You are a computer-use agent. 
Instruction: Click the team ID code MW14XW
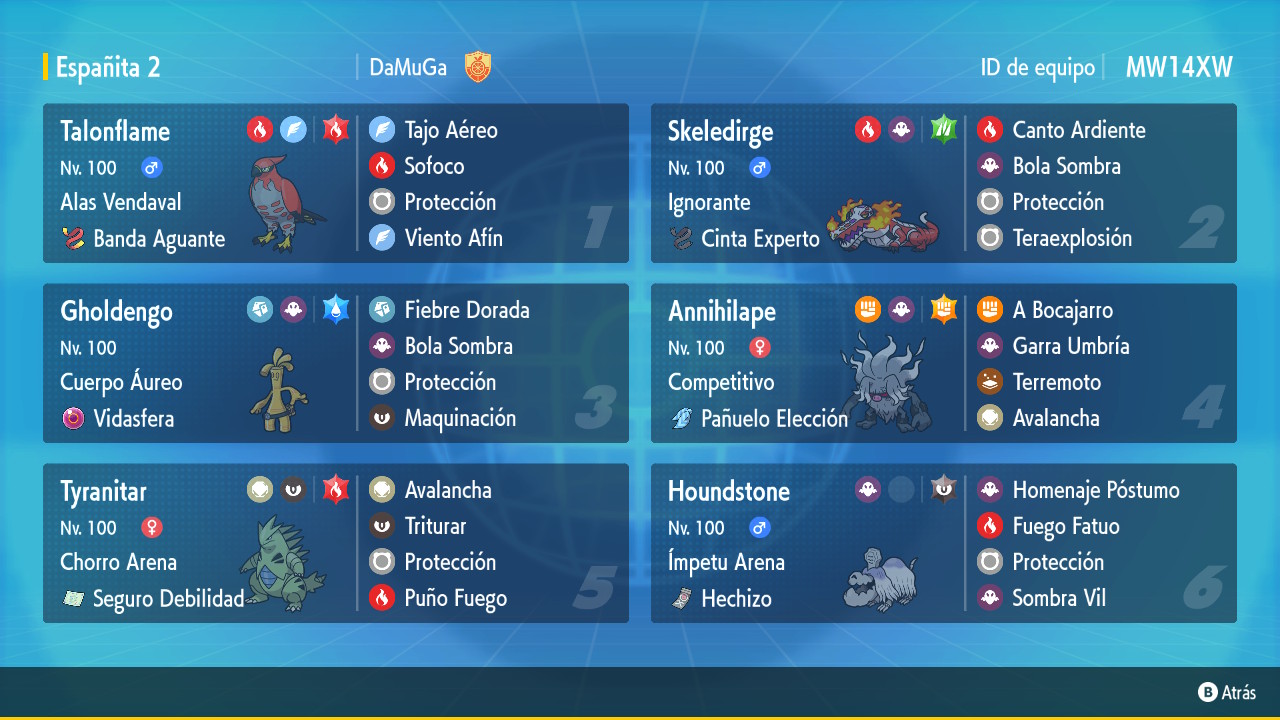tap(1179, 68)
